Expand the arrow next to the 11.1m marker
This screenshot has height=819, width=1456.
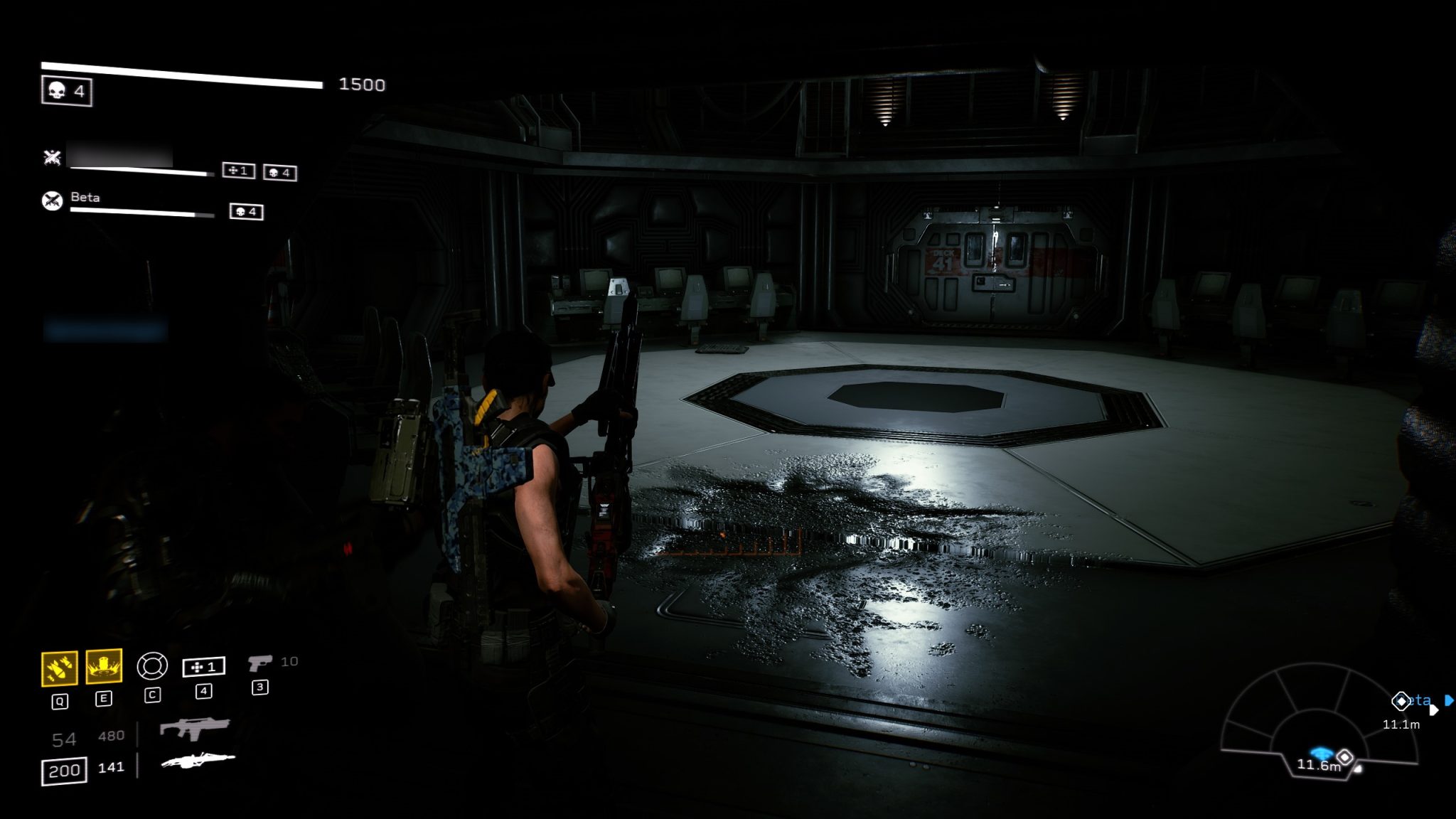pos(1434,710)
